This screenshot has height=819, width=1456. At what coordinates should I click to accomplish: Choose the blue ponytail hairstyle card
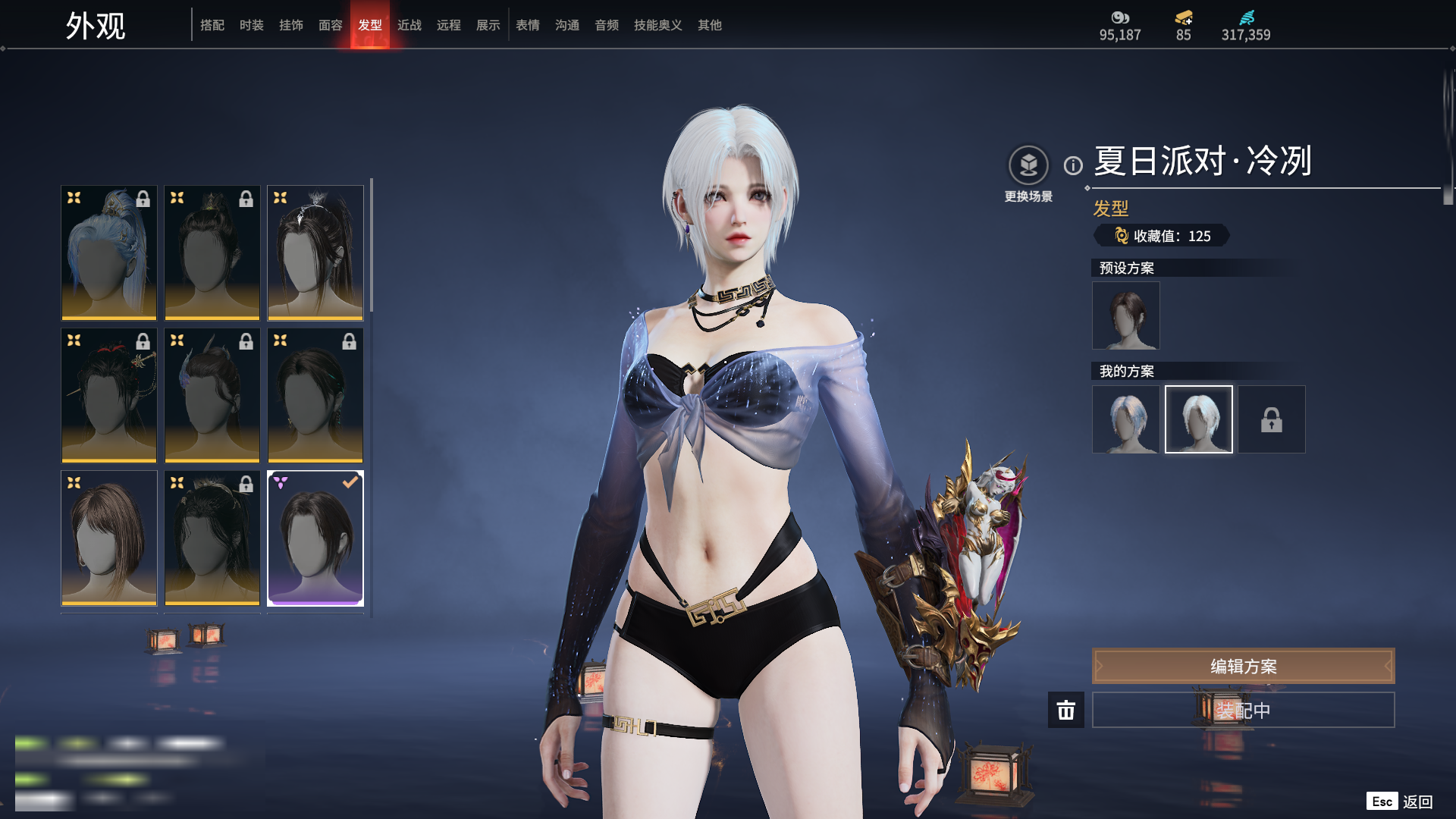tap(109, 253)
